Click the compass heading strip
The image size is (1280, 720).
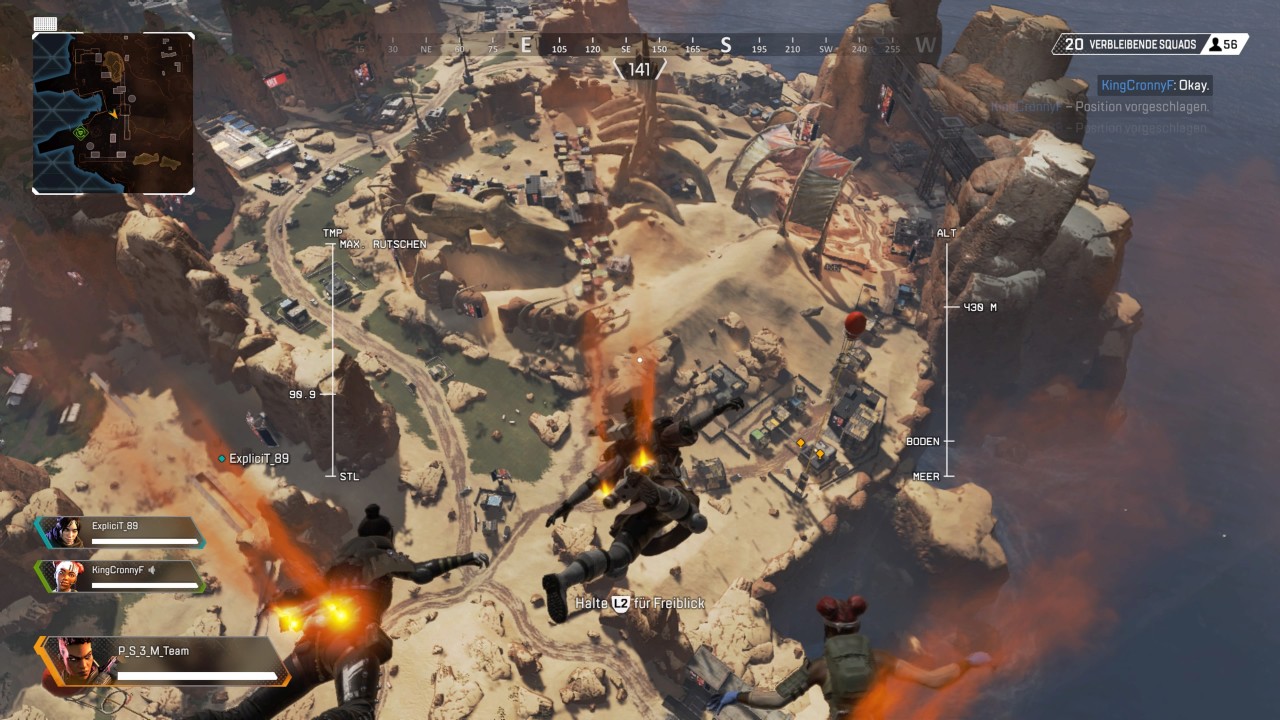point(640,47)
